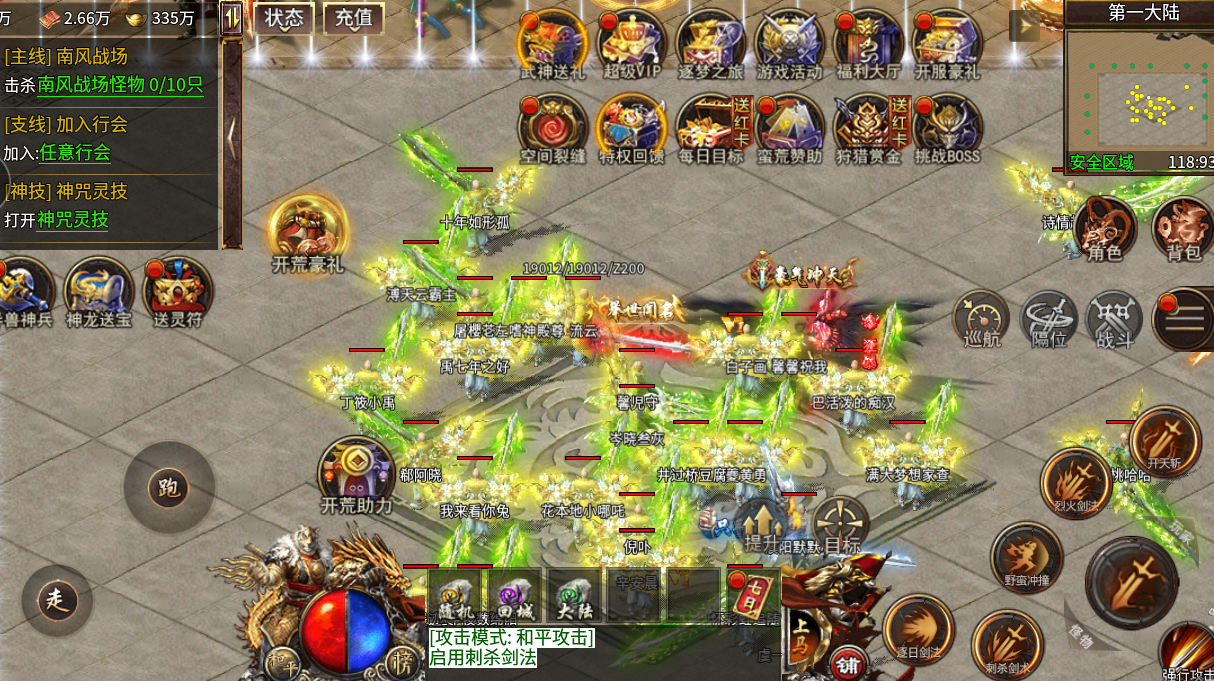Open the 游戏活动 events icon

(x=790, y=42)
